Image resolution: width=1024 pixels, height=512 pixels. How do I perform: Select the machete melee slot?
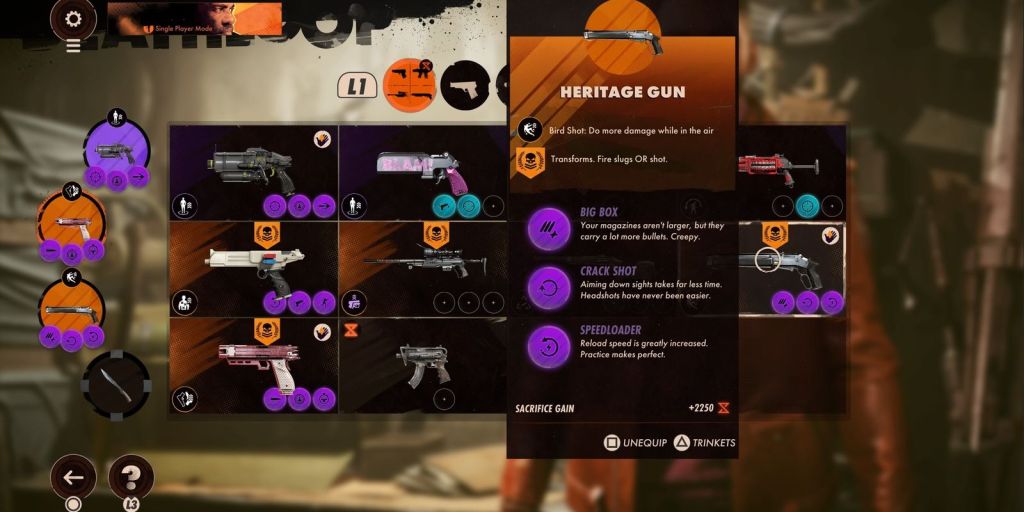coord(115,385)
